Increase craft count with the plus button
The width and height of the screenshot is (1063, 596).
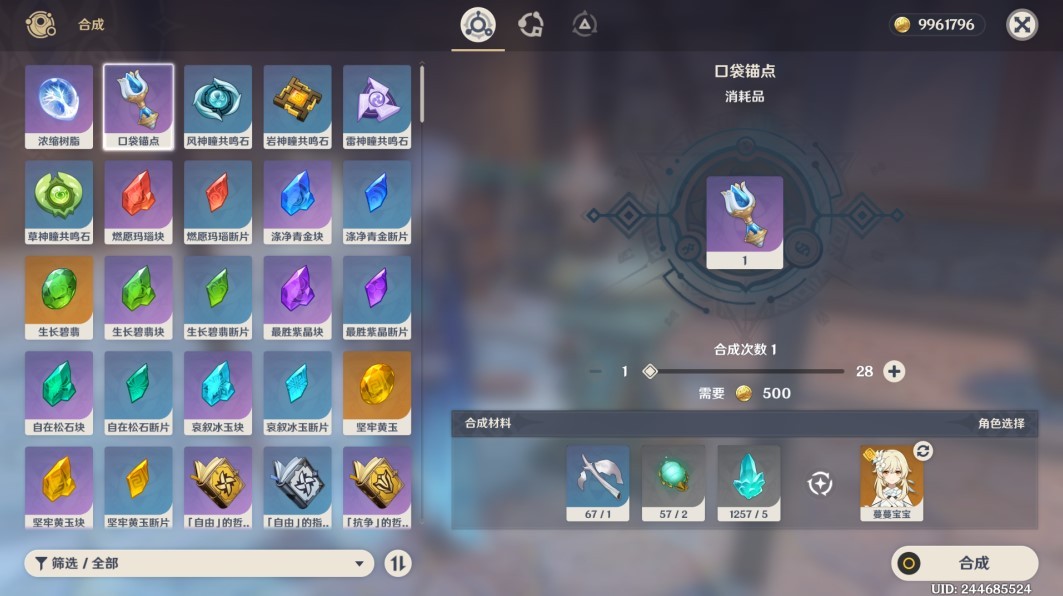tap(894, 372)
